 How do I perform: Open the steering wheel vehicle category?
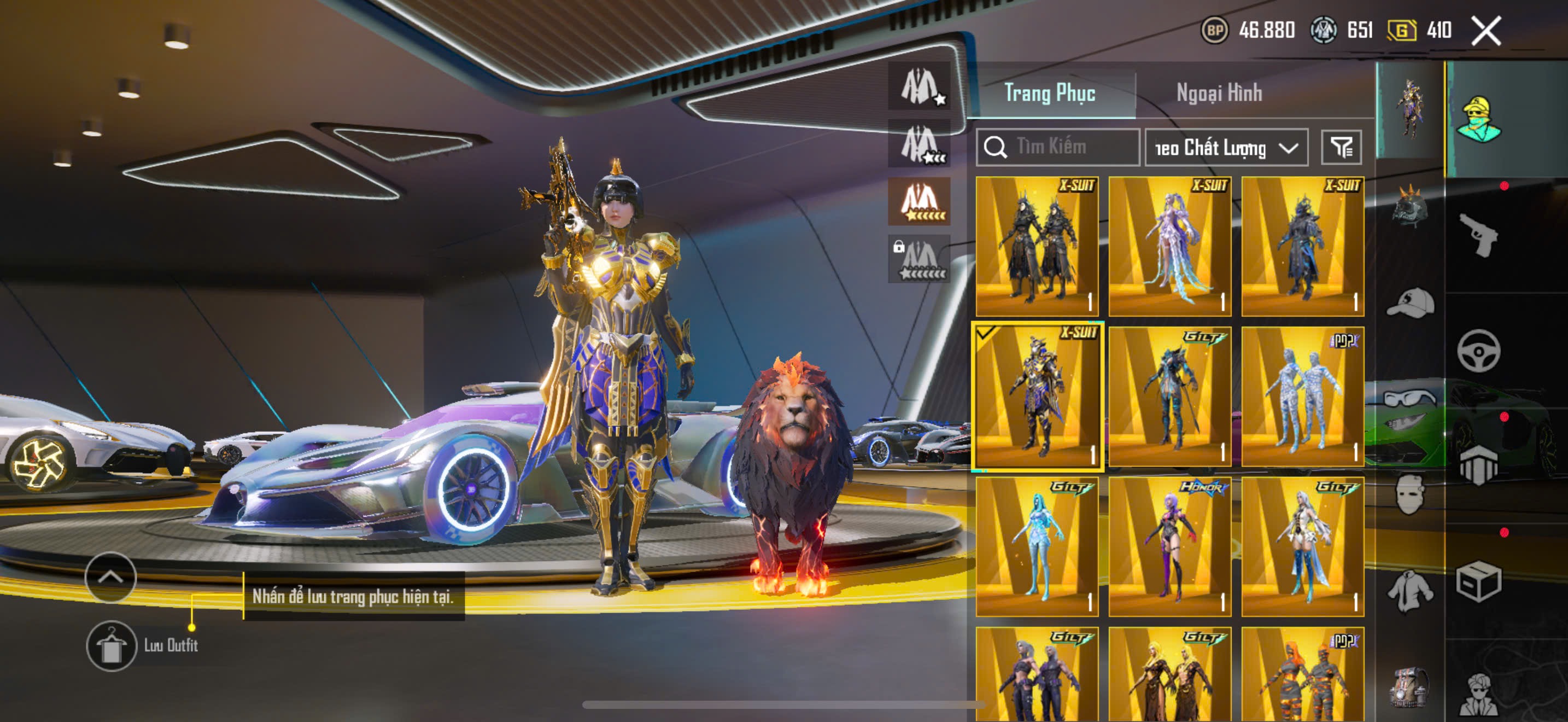pyautogui.click(x=1478, y=350)
